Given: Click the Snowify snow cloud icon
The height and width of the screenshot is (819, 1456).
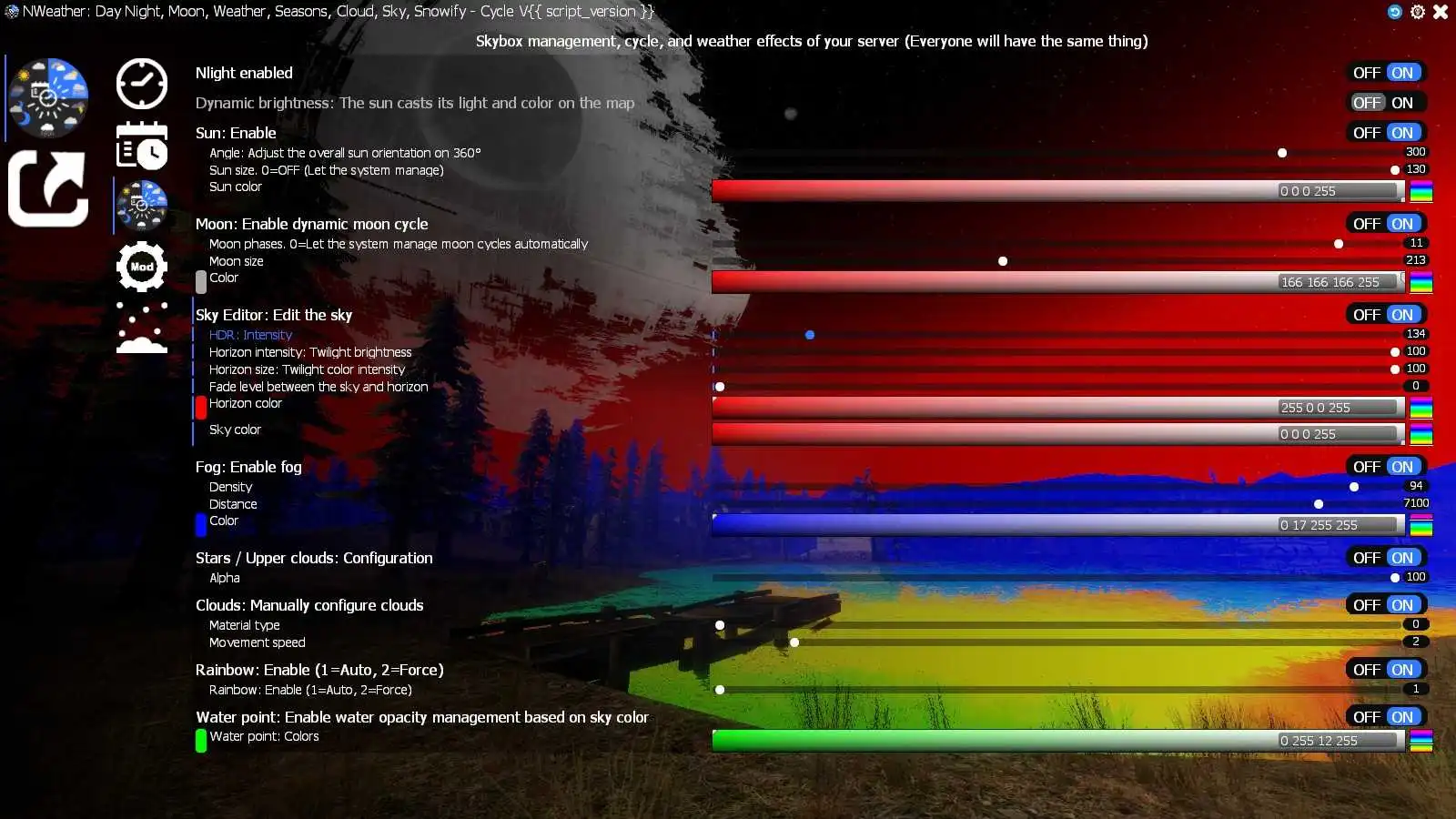Looking at the screenshot, I should tap(141, 328).
